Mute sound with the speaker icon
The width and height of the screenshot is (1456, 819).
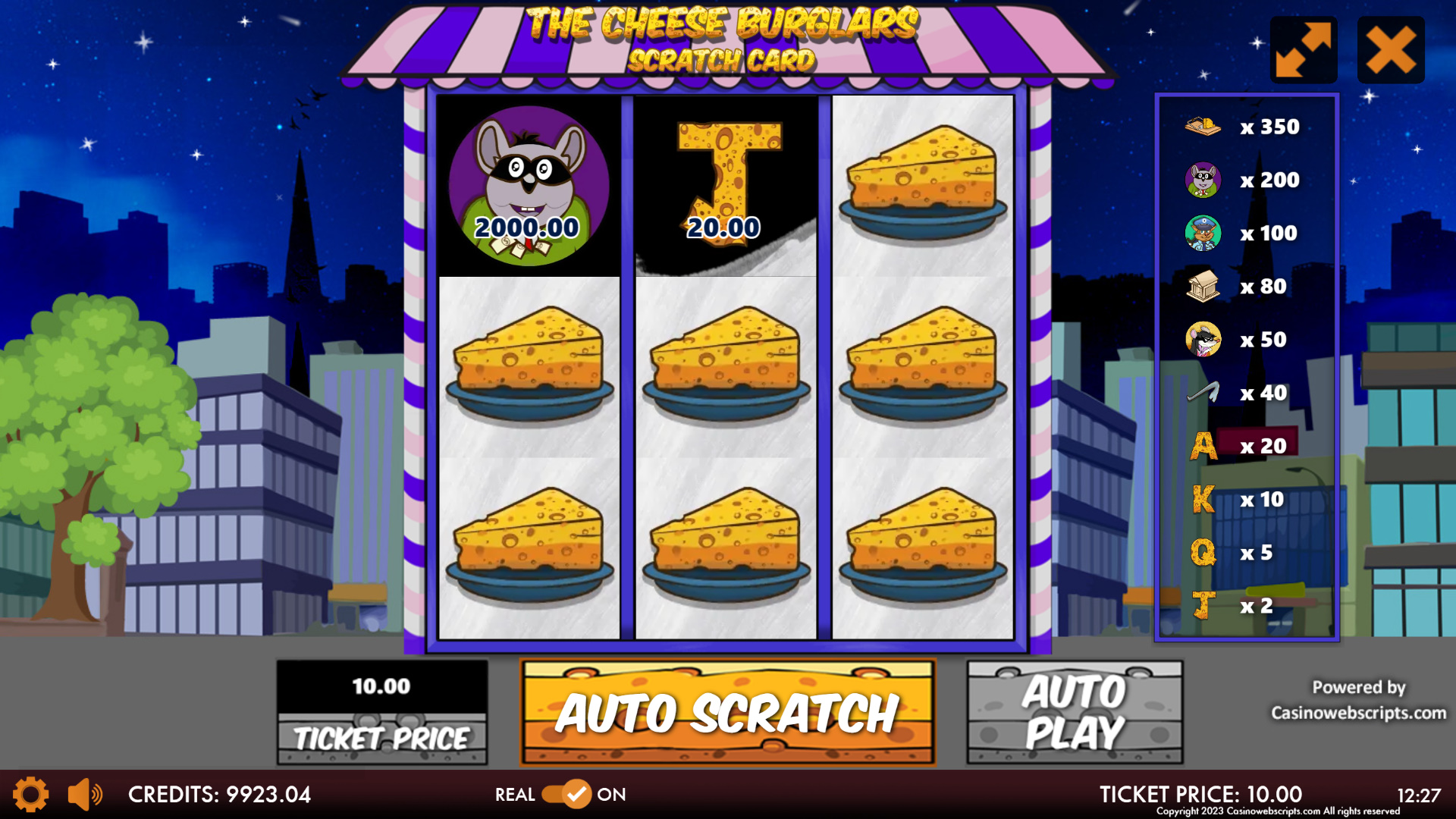85,794
